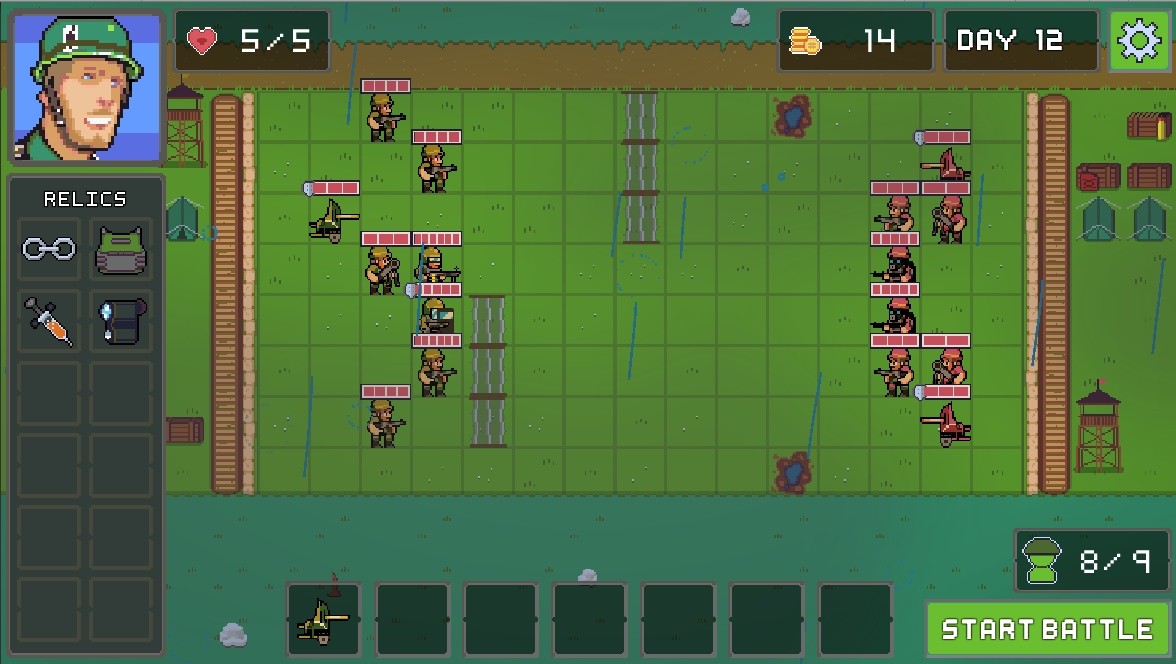This screenshot has height=664, width=1176.
Task: Open the gear settings menu
Action: tap(1138, 41)
